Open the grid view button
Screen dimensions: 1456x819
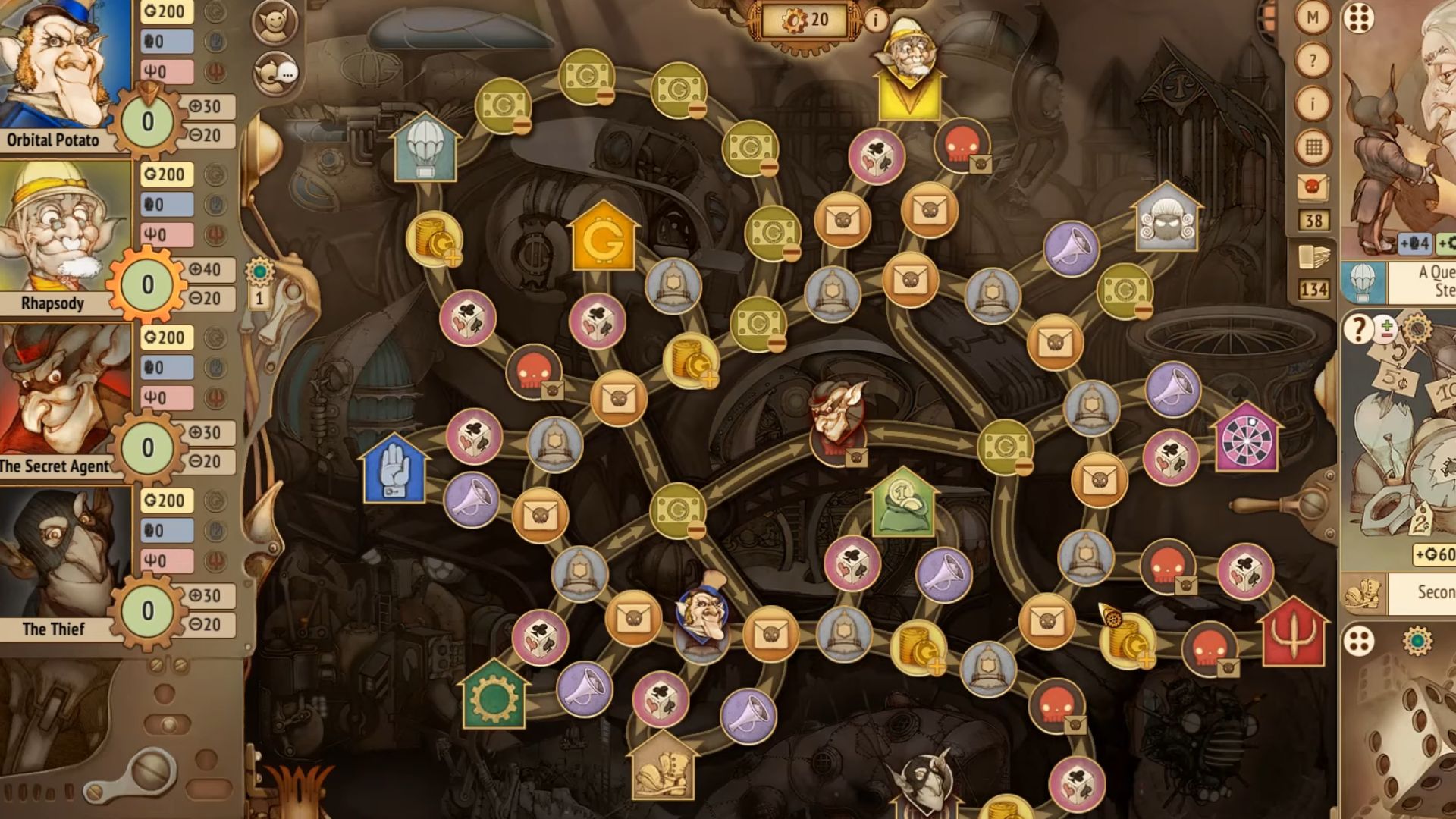(x=1313, y=146)
